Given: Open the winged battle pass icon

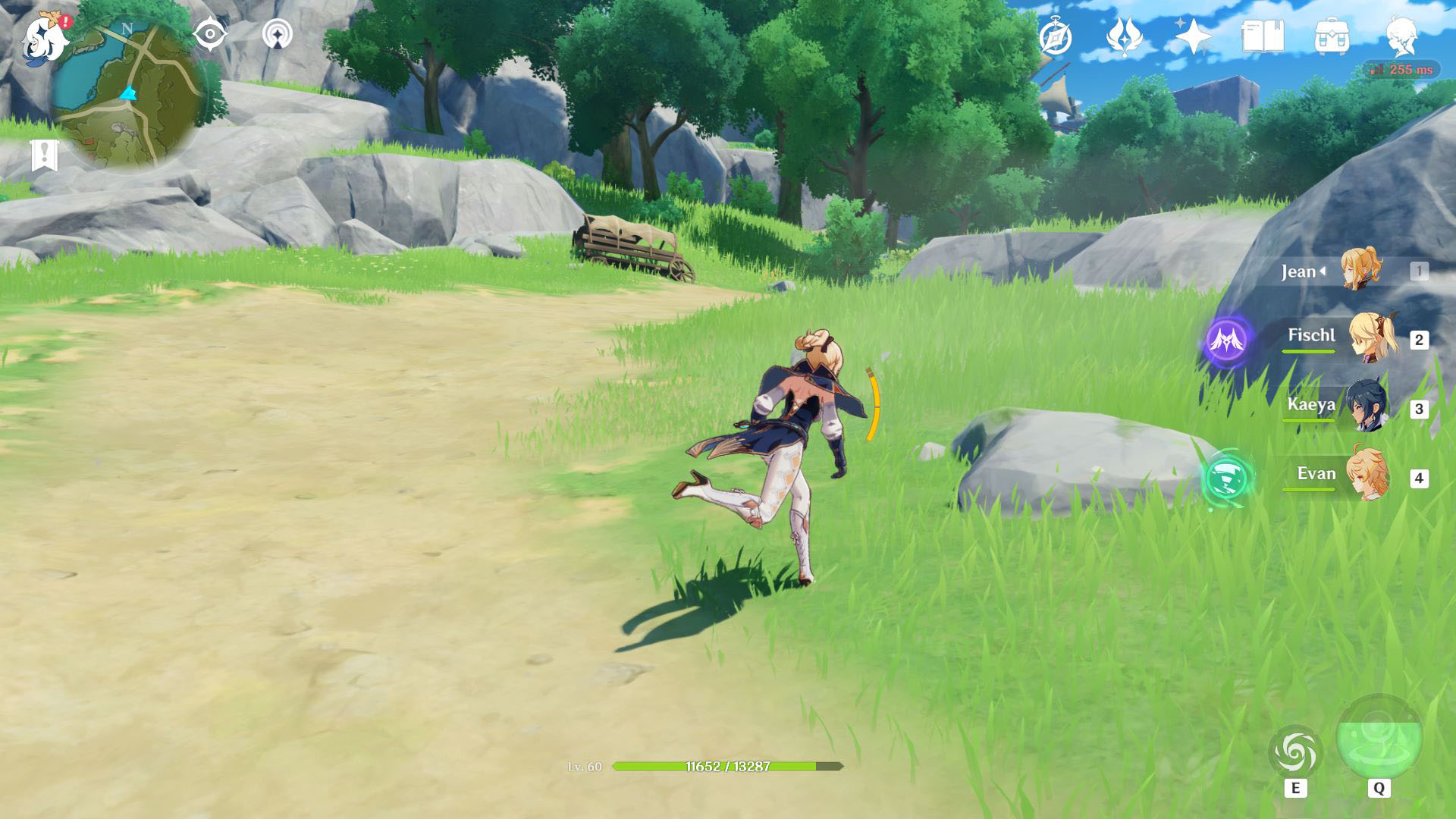Looking at the screenshot, I should [1124, 36].
